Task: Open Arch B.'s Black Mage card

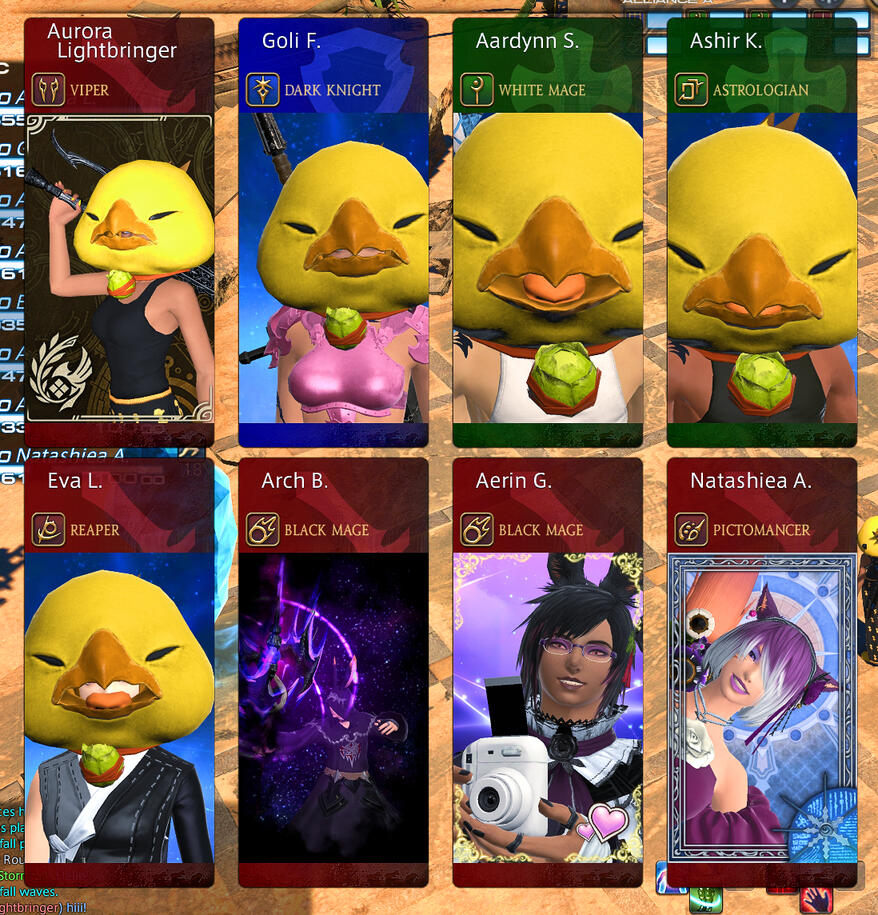Action: tap(333, 672)
